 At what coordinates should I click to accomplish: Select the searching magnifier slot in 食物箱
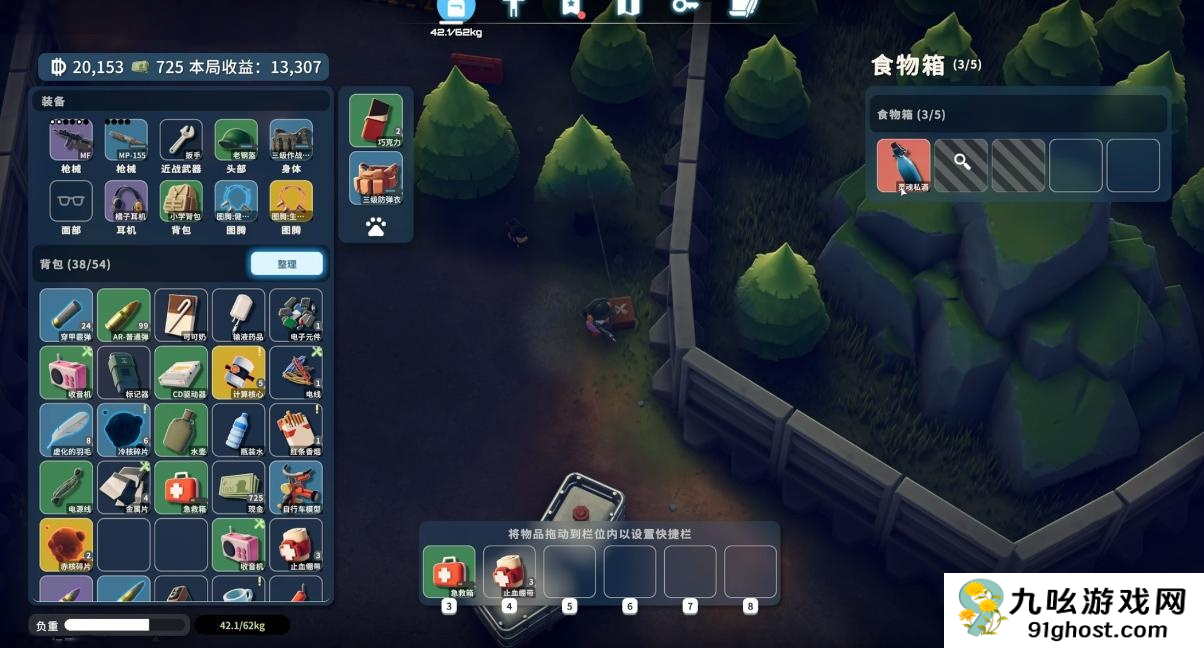tap(961, 165)
